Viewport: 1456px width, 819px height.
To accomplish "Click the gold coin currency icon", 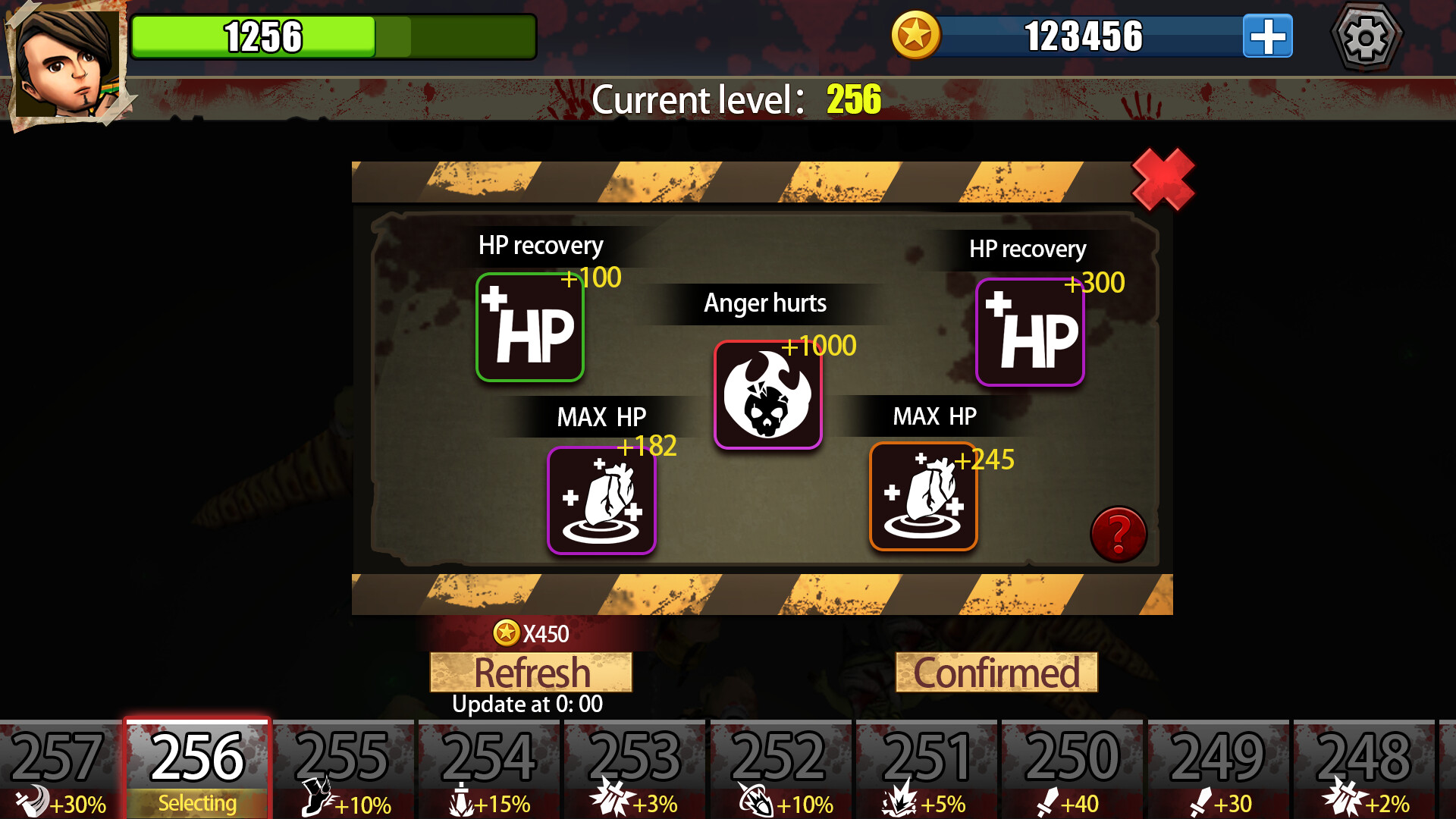I will tap(918, 33).
